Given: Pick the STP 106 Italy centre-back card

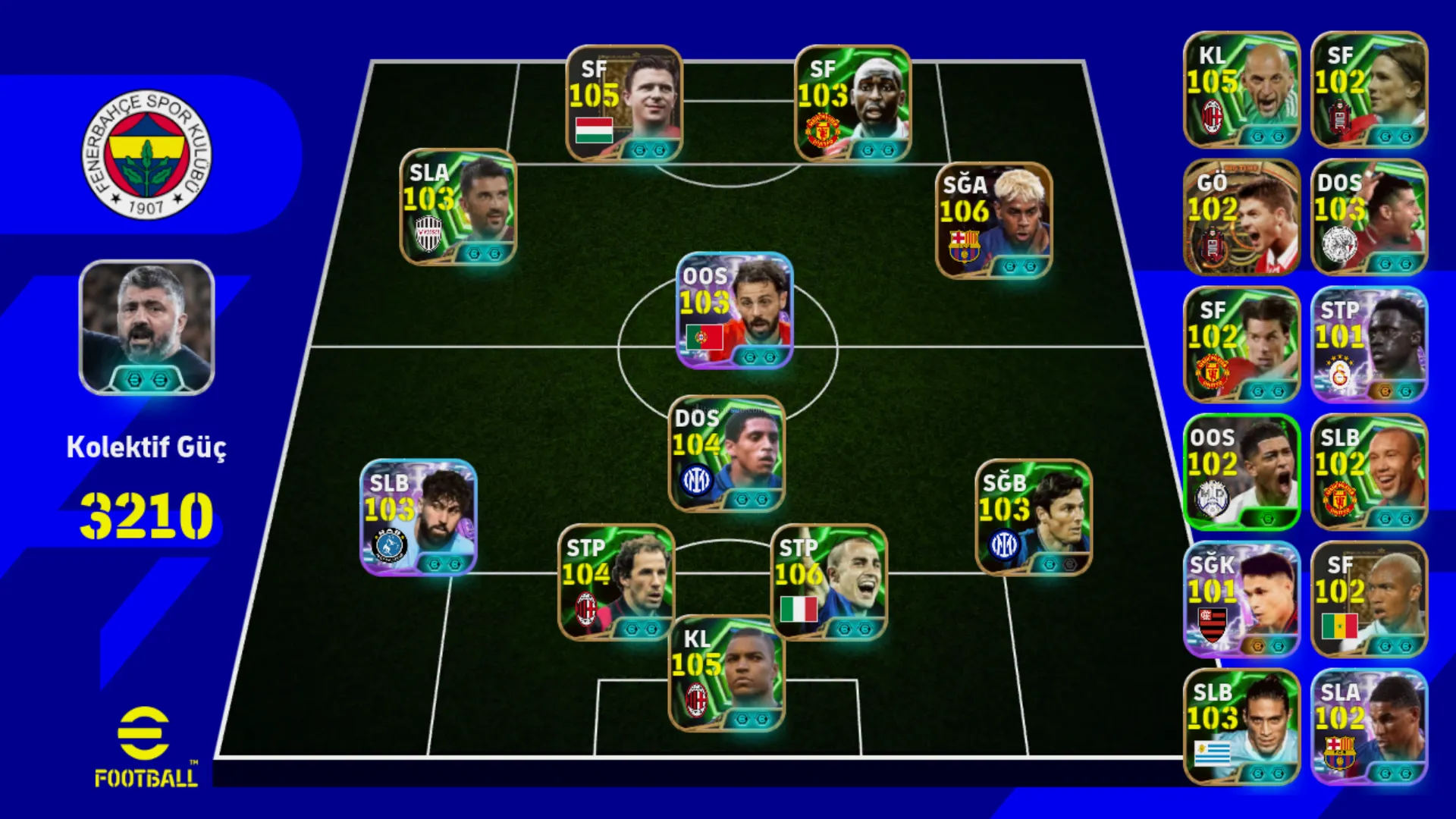Looking at the screenshot, I should (x=829, y=582).
